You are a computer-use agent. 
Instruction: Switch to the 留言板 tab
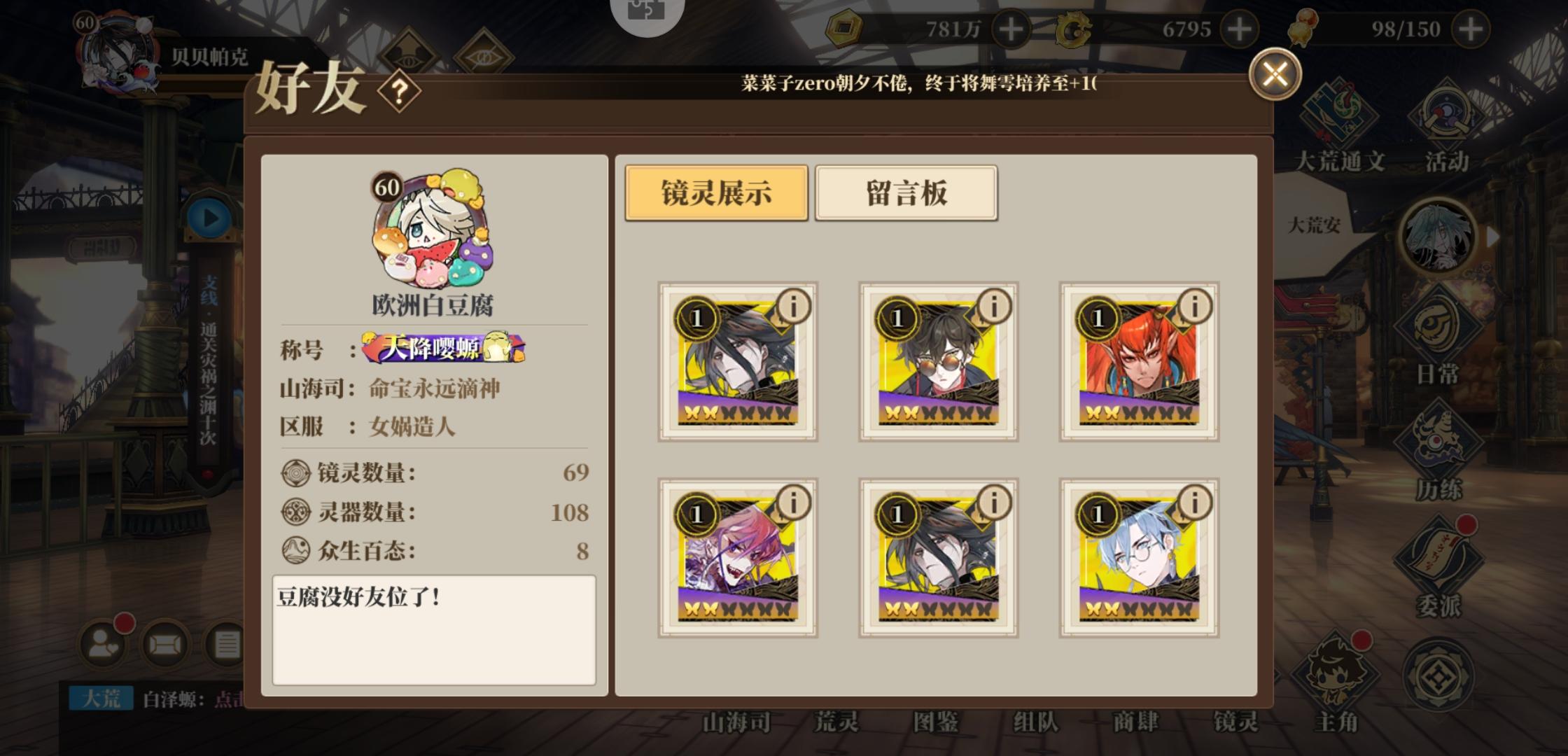(906, 193)
